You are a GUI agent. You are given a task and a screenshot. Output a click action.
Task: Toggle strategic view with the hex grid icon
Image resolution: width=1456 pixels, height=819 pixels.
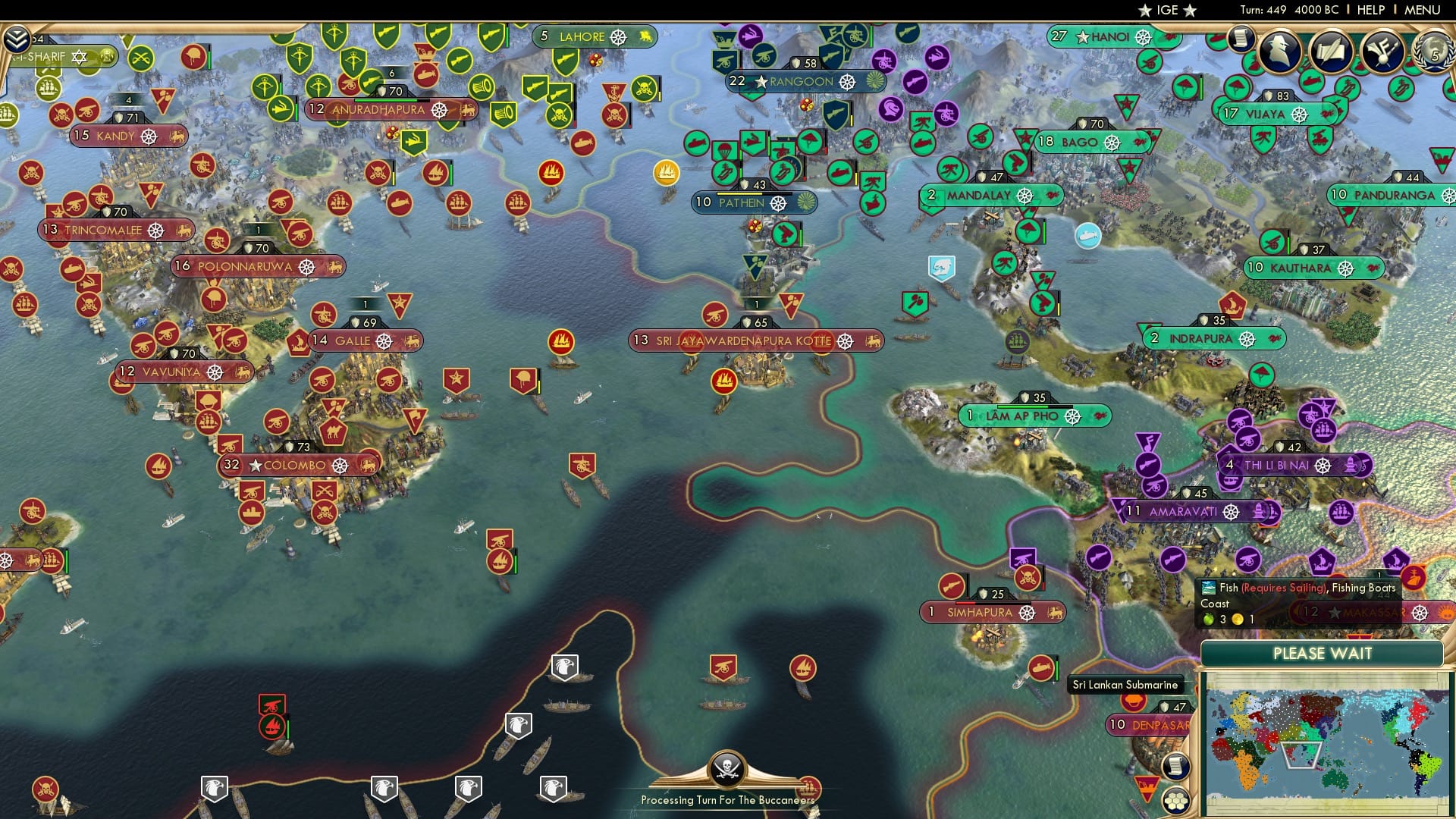pos(1174,802)
